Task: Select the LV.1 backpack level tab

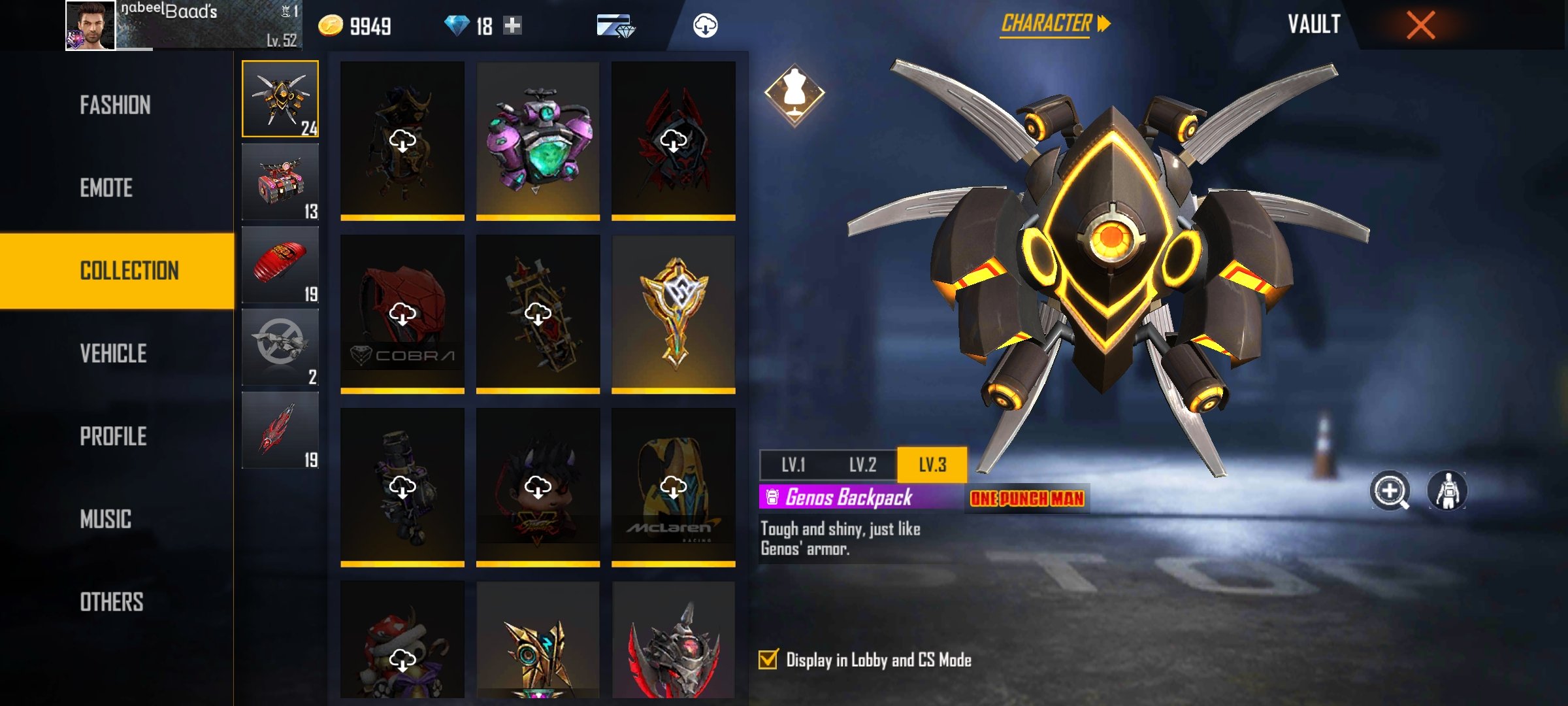Action: point(793,465)
